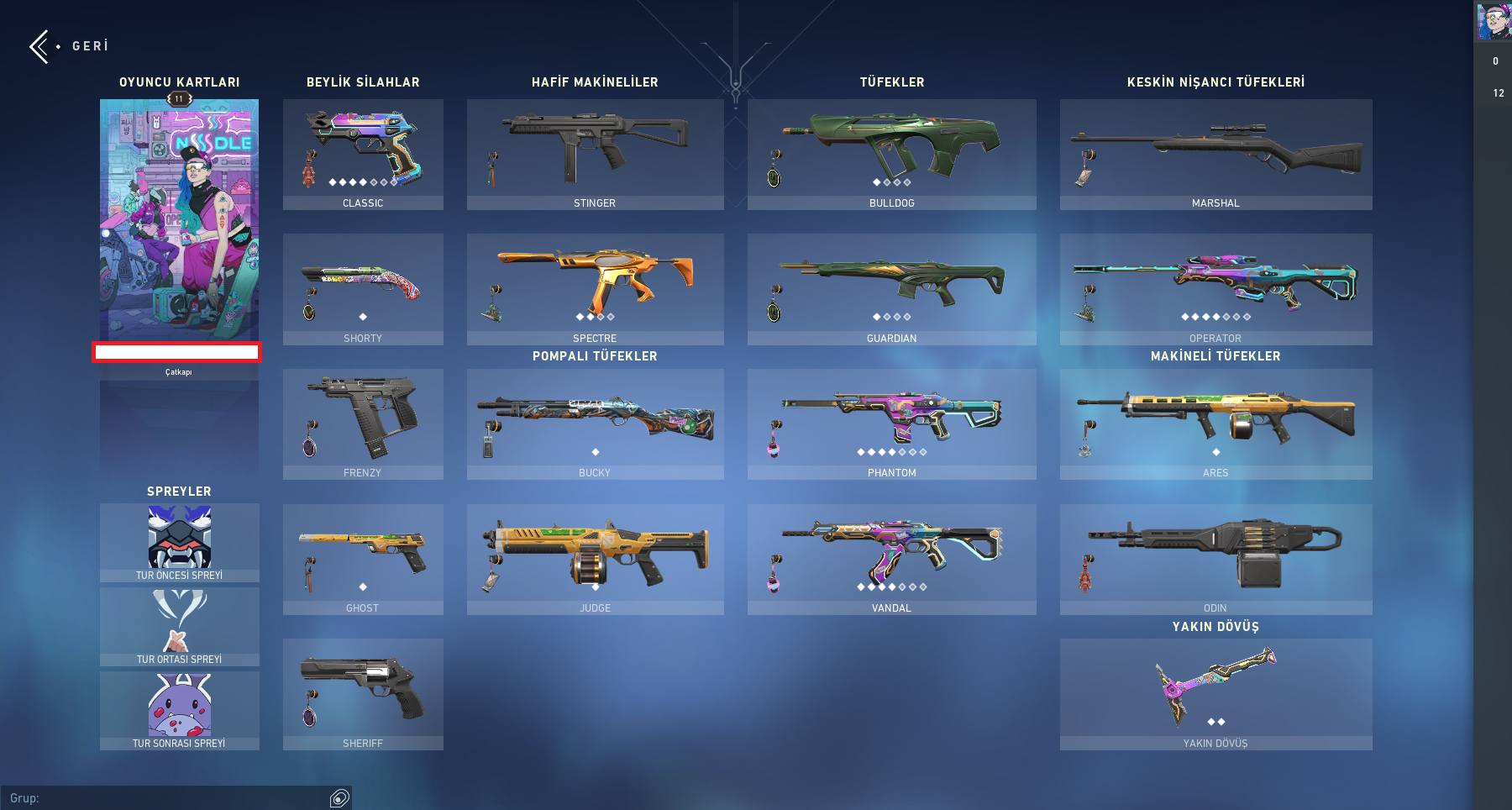
Task: Choose the Stinger SMG tile
Action: [595, 154]
